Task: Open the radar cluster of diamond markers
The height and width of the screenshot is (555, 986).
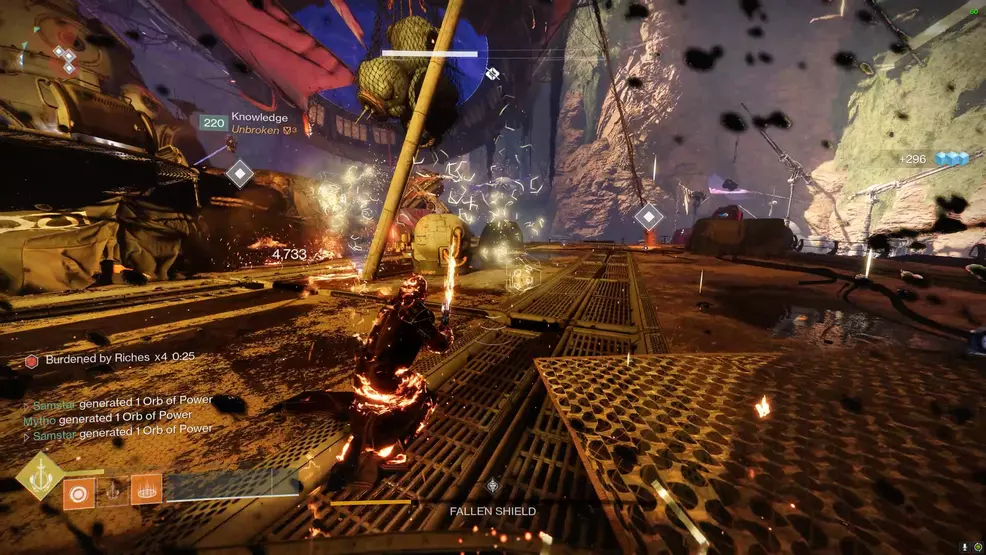Action: tap(65, 60)
